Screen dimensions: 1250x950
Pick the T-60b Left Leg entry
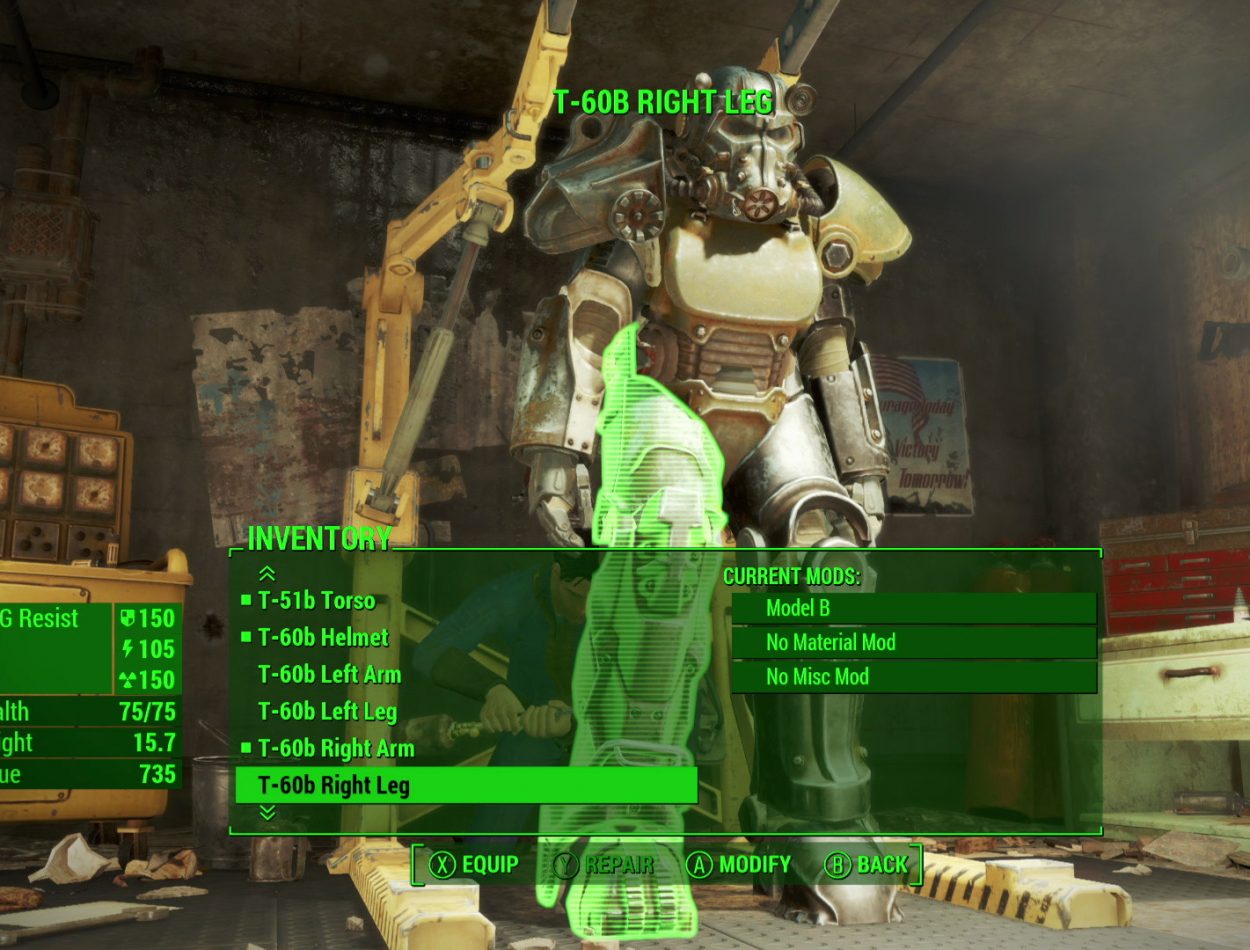click(327, 712)
